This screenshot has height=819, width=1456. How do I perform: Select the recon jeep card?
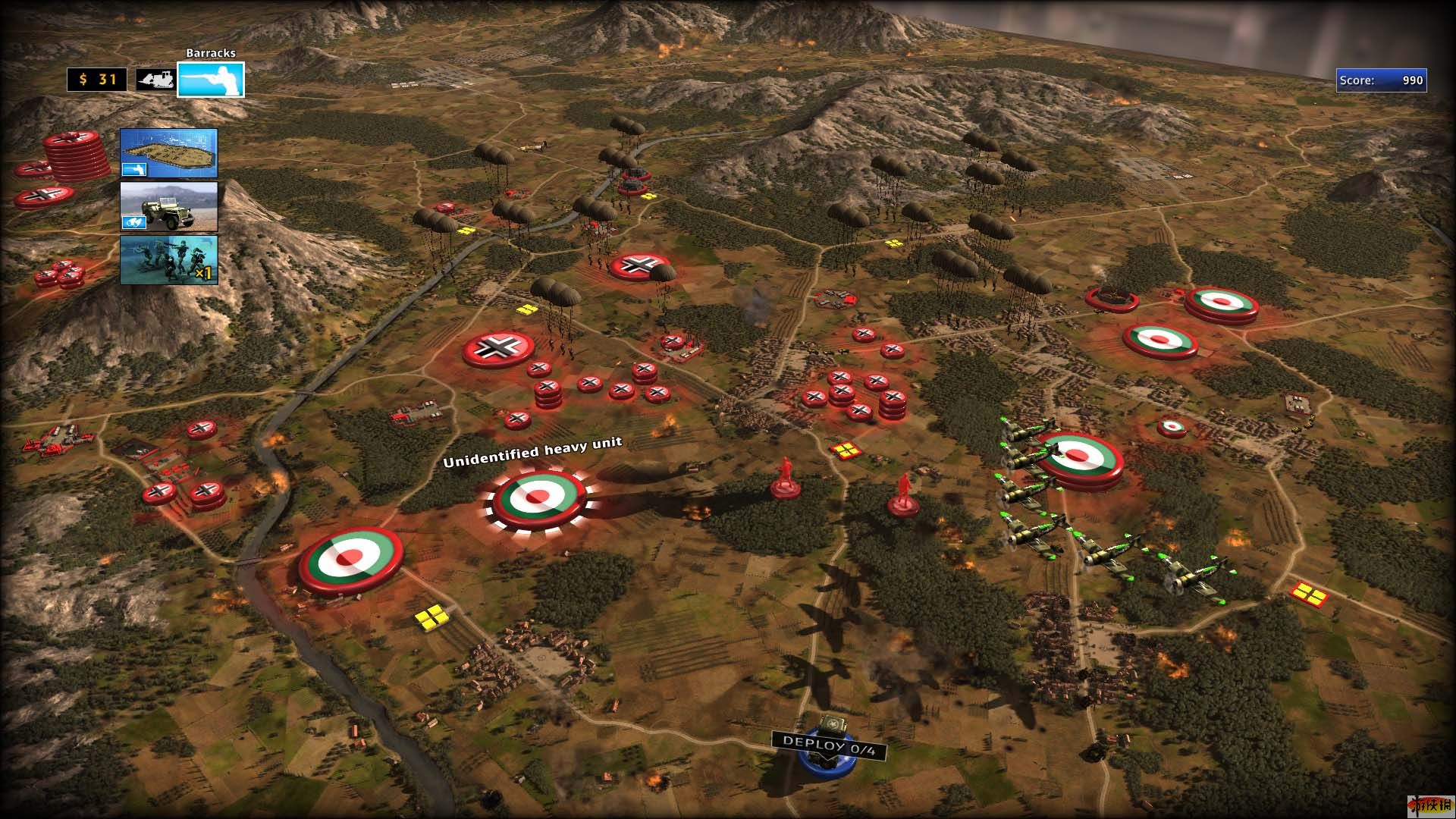[x=169, y=206]
